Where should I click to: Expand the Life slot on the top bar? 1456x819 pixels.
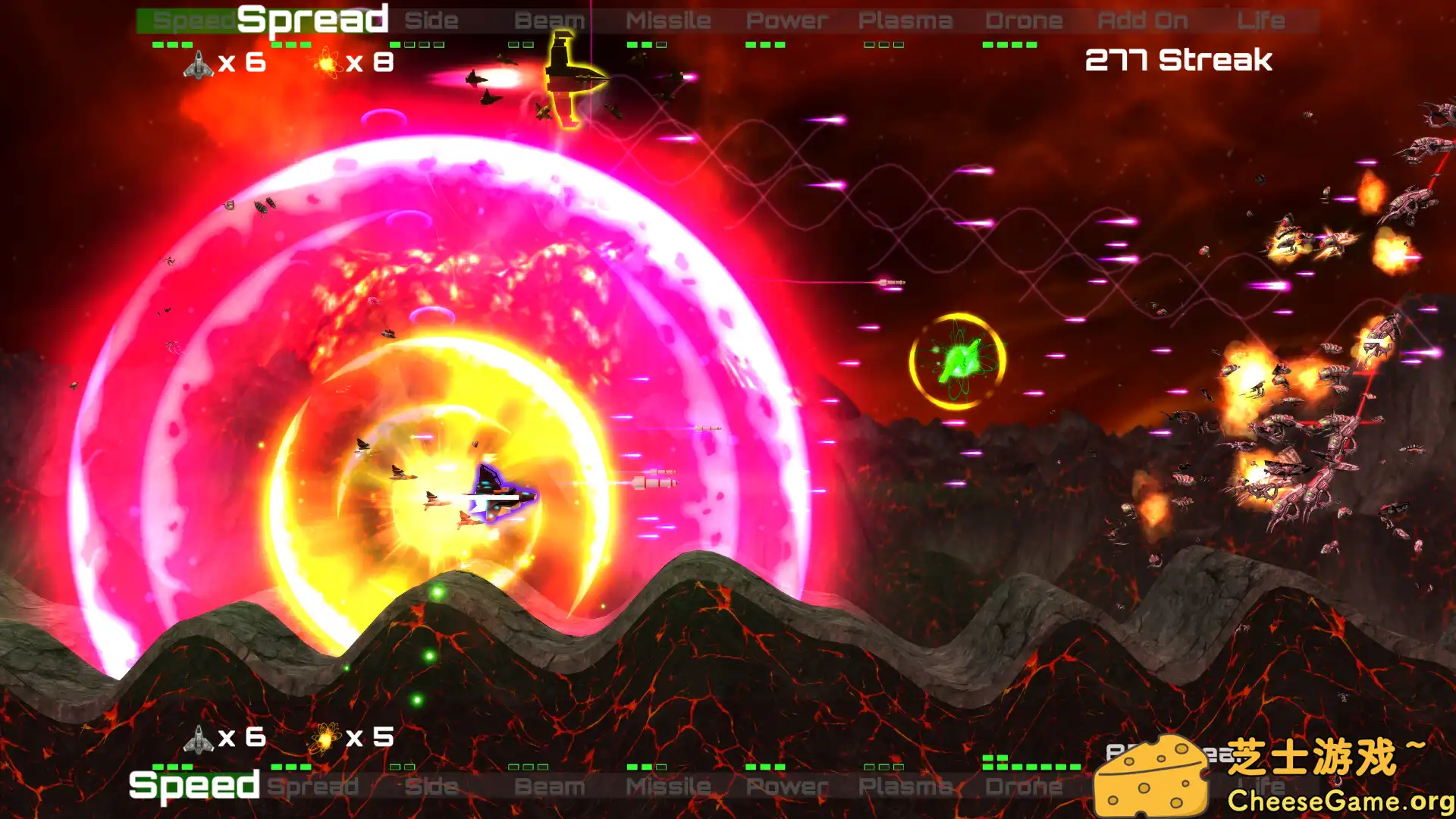(1262, 20)
